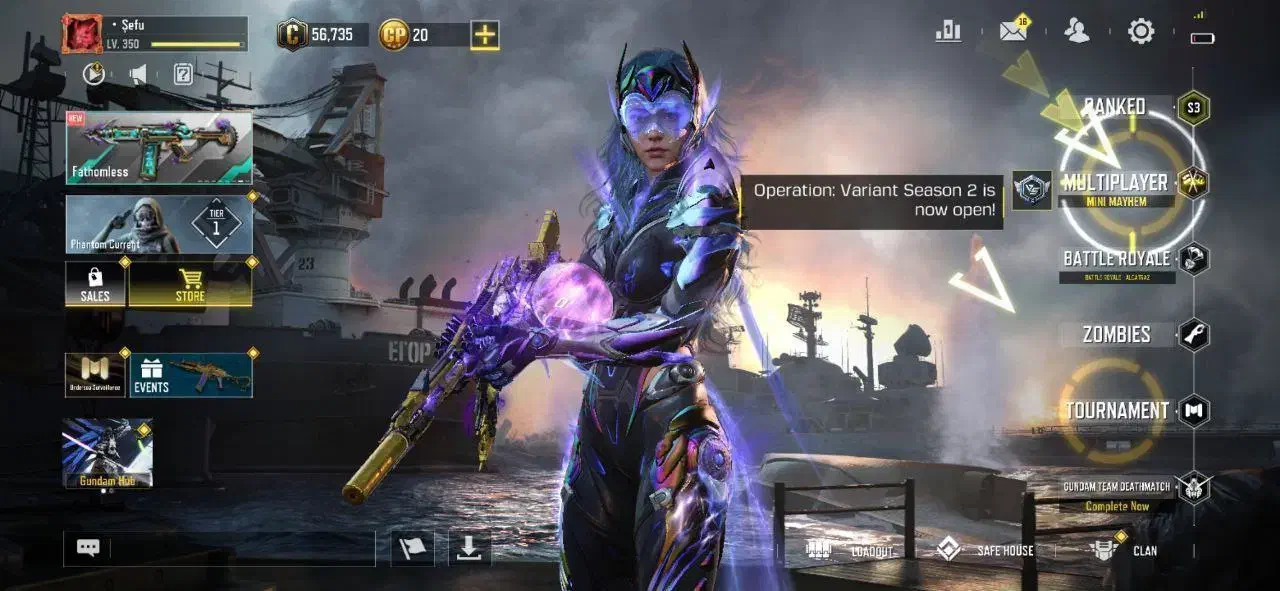Open the Sales shop tile
This screenshot has width=1280, height=591.
pyautogui.click(x=95, y=285)
